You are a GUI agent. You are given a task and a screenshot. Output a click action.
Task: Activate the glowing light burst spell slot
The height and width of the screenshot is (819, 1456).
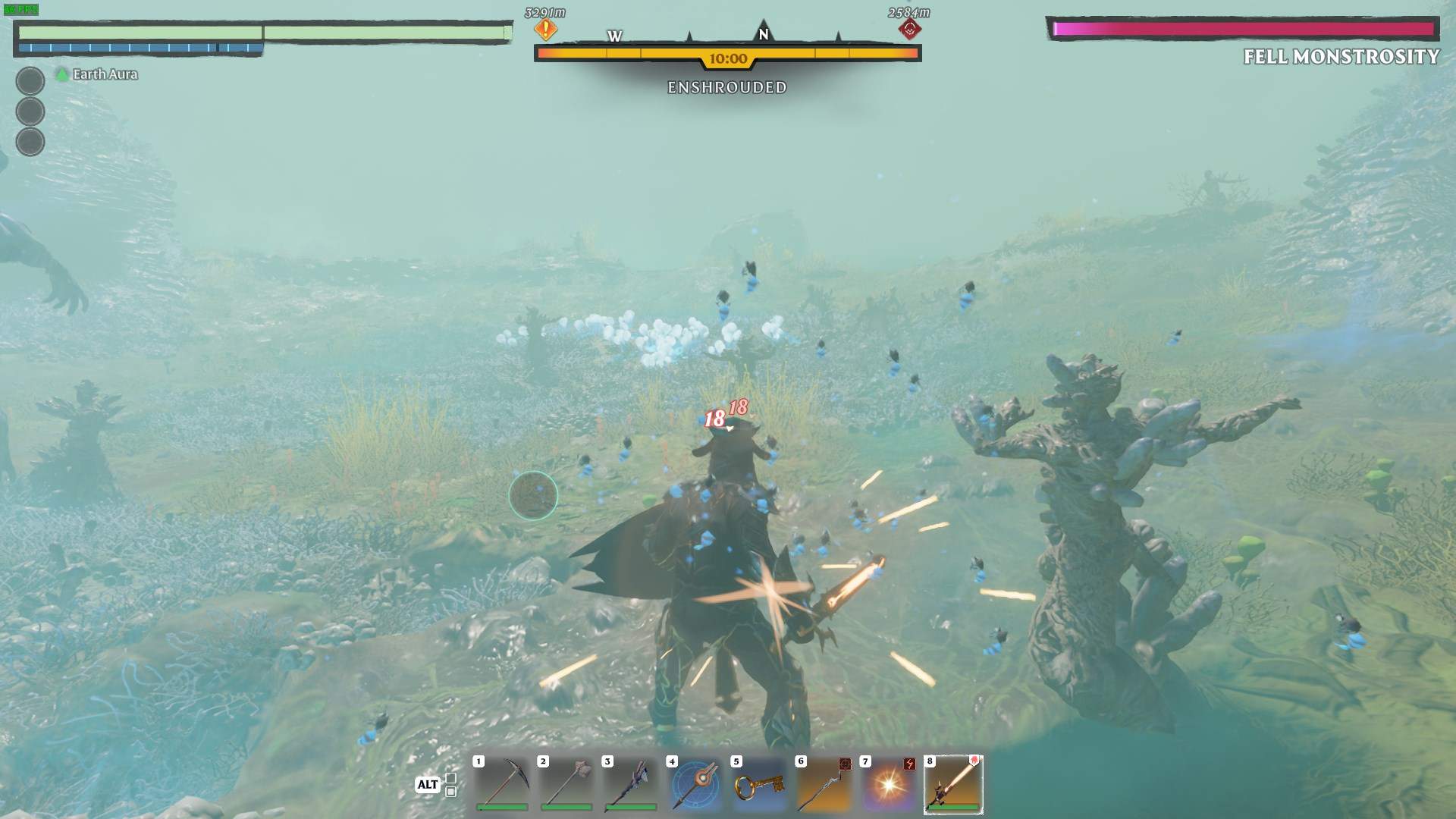click(x=888, y=783)
